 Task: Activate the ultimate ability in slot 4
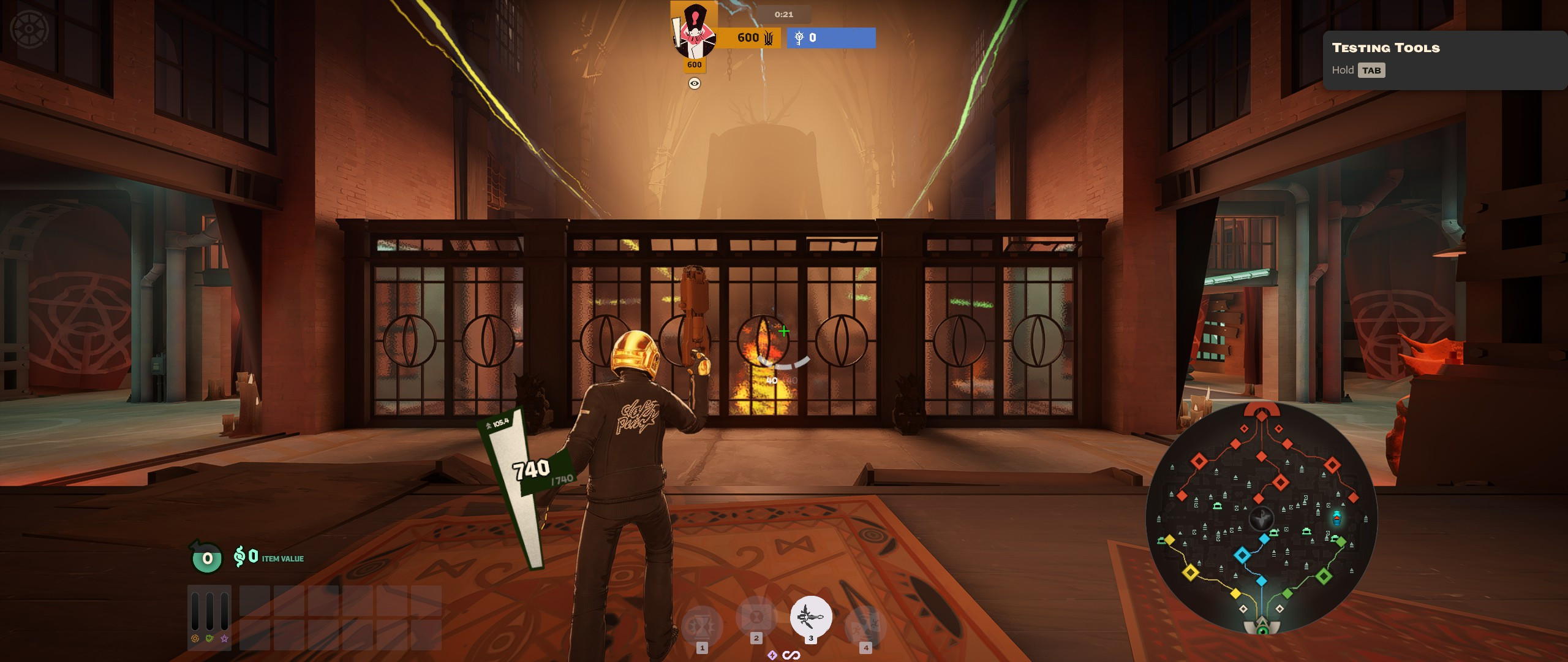(865, 626)
